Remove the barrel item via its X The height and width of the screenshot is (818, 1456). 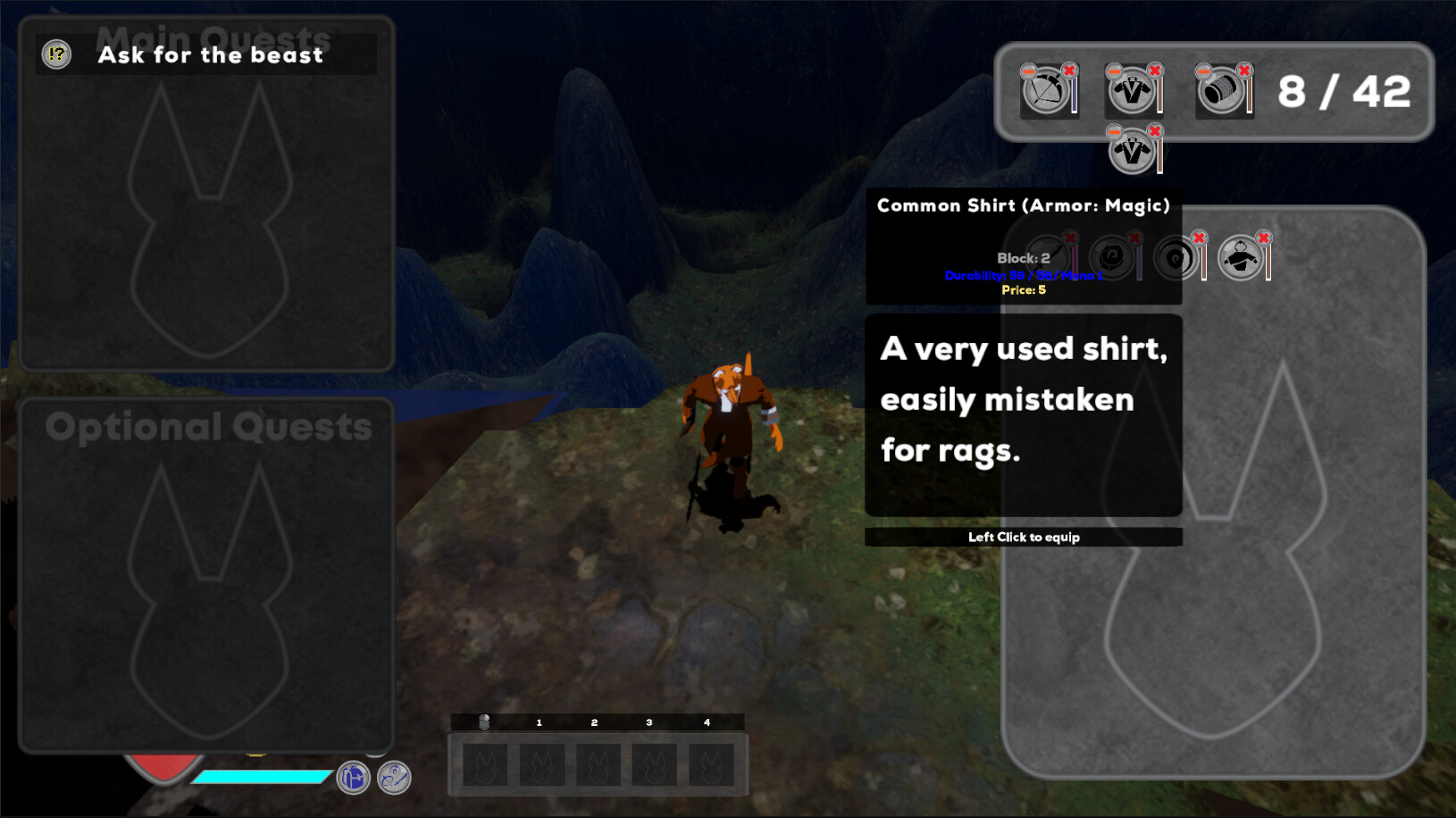pos(1244,70)
